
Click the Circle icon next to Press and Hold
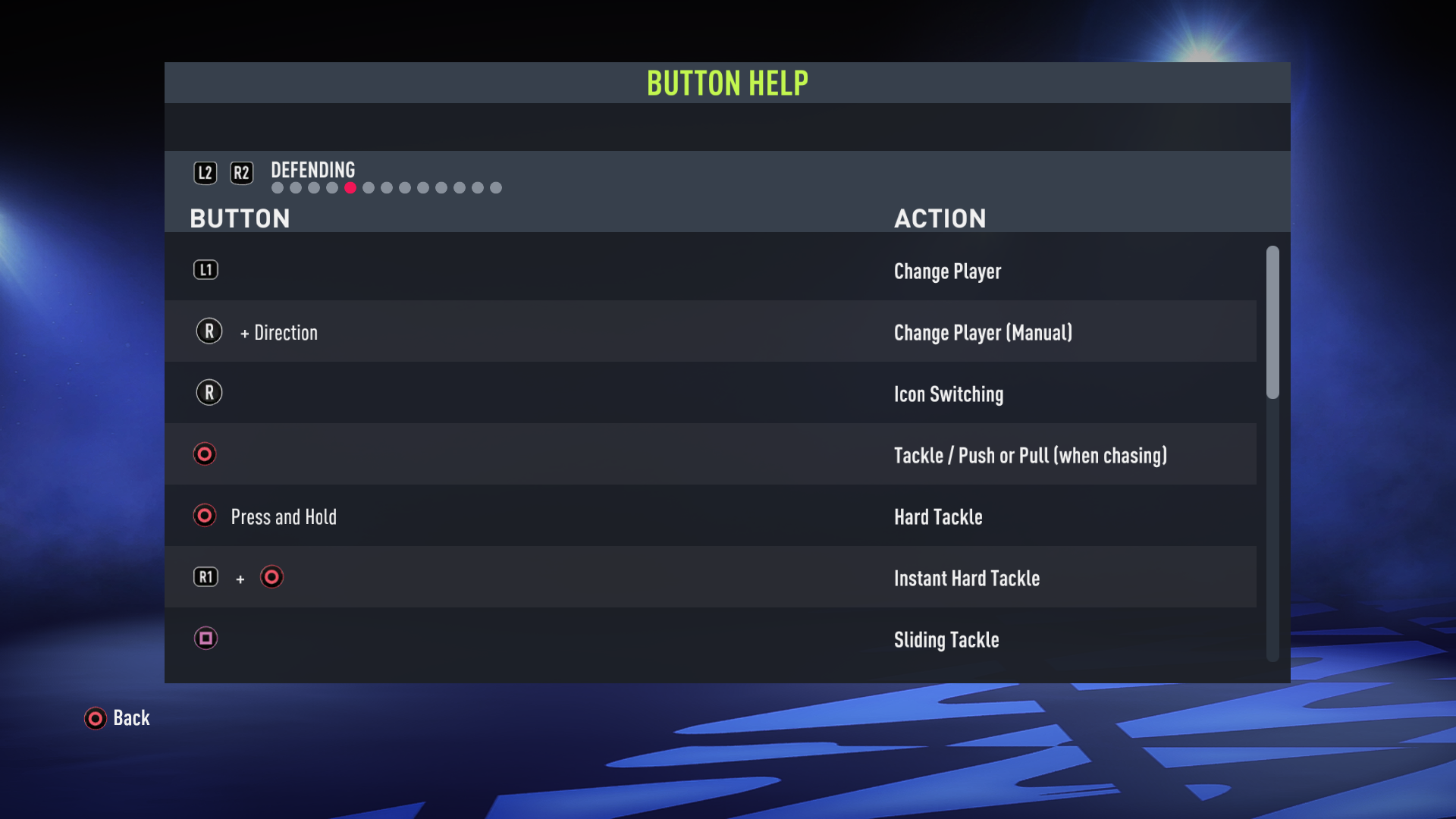tap(205, 516)
